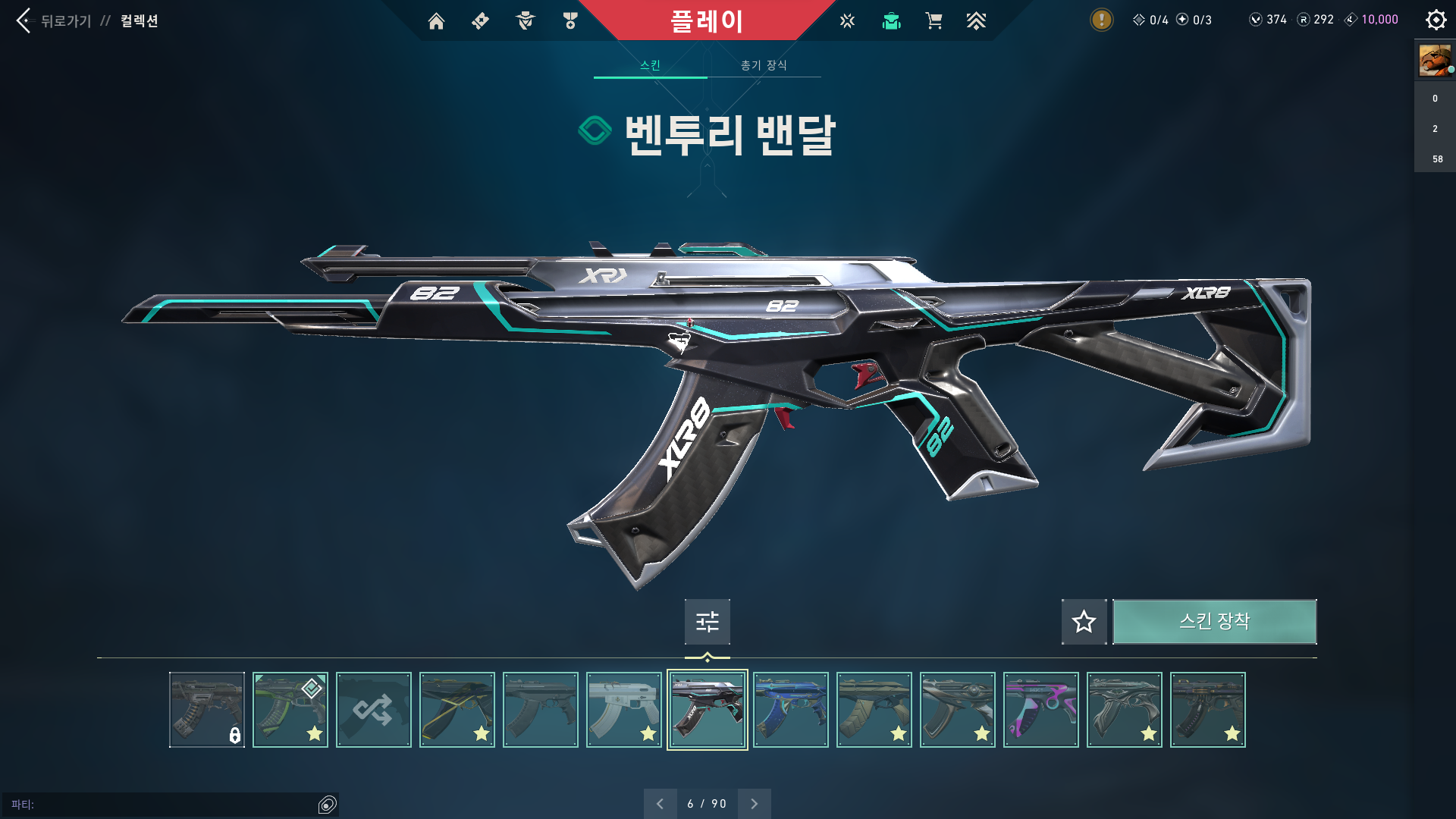Image resolution: width=1456 pixels, height=819 pixels.
Task: Switch to the 총기 장식 tab
Action: (764, 65)
